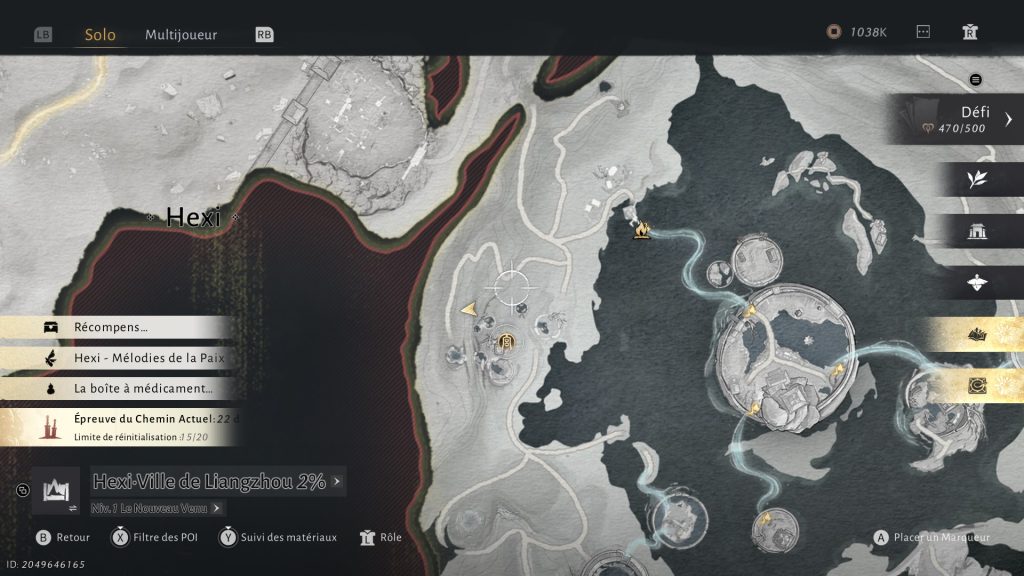Open the highlighted spiral side panel
This screenshot has width=1024, height=576.
coord(977,386)
